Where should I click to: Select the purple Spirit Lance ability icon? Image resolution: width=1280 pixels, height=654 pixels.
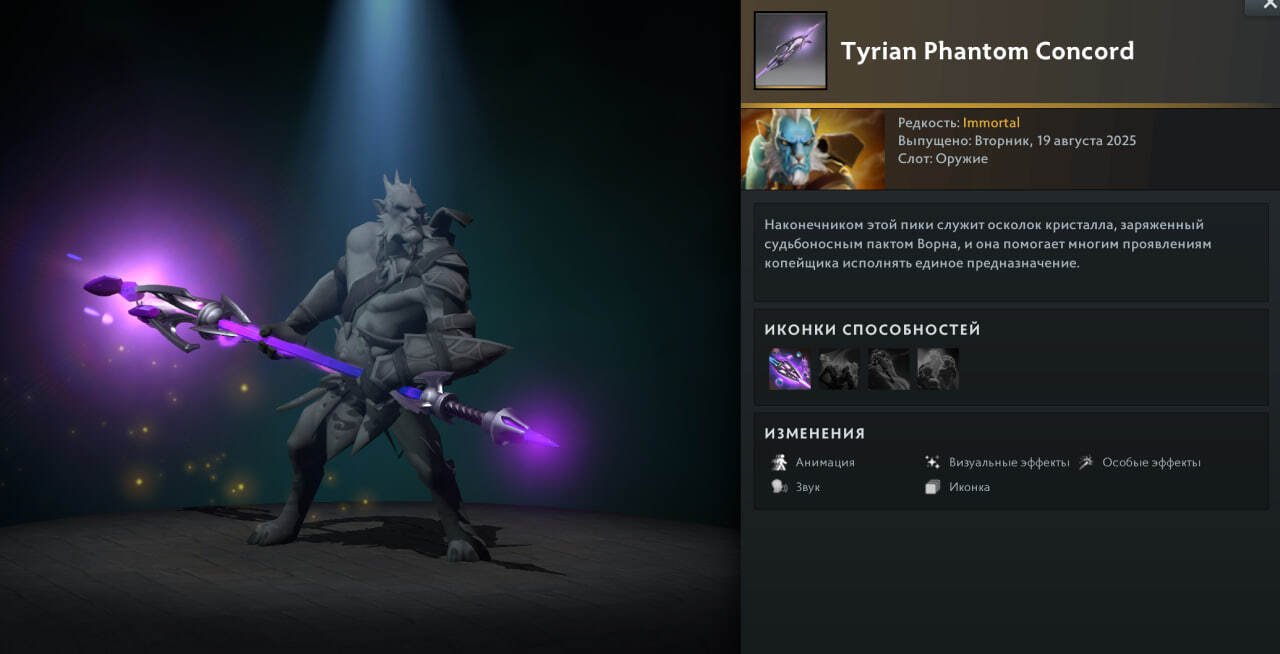pos(789,368)
